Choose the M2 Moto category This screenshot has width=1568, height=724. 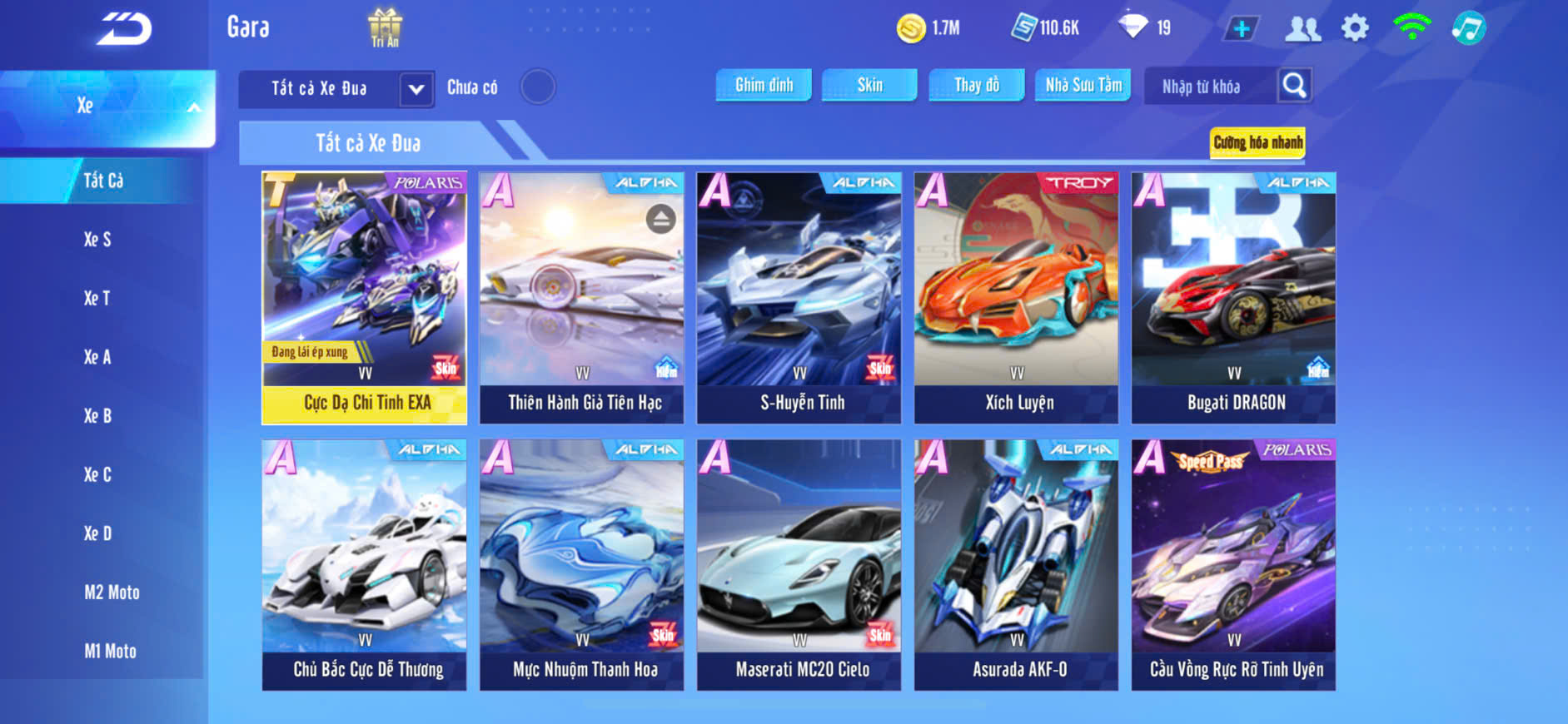pyautogui.click(x=112, y=593)
